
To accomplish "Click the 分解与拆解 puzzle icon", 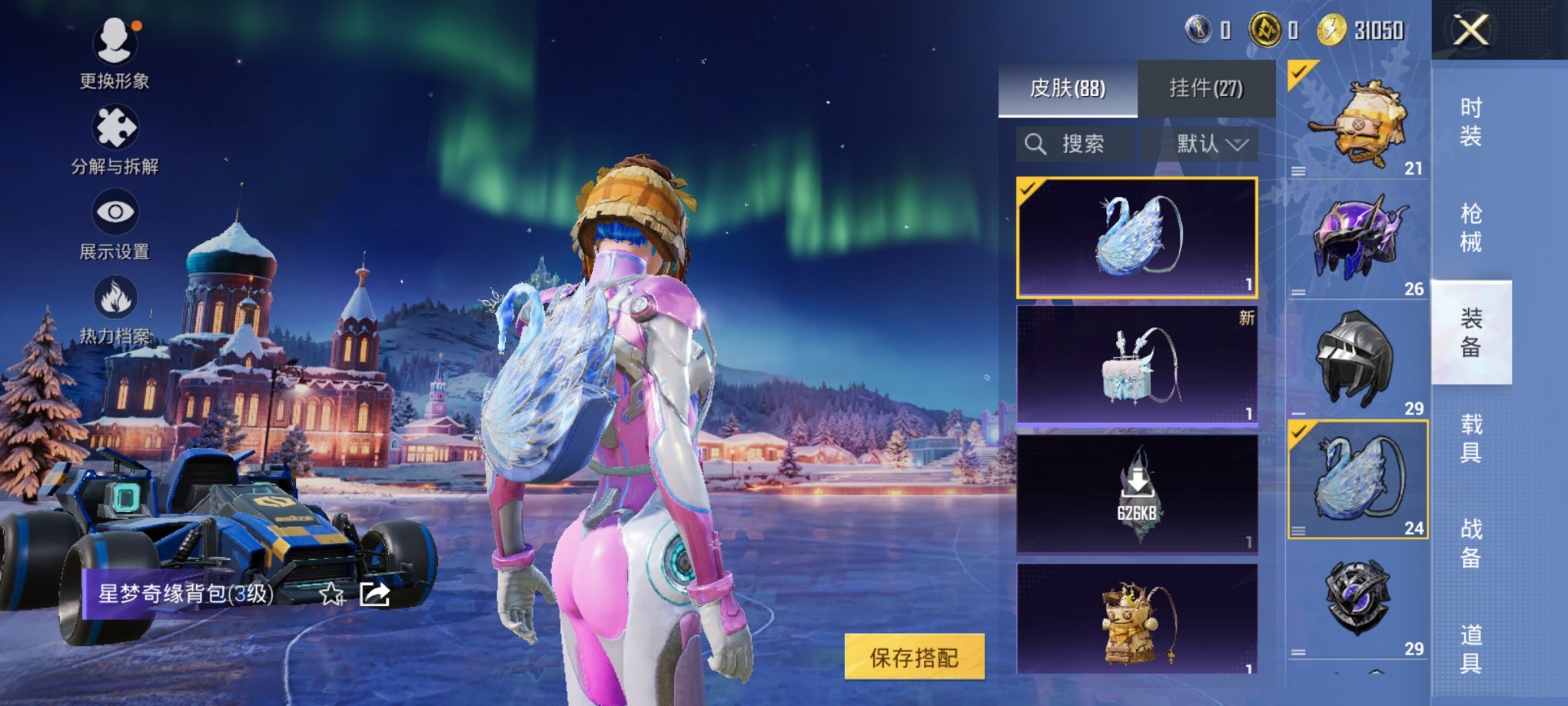I will (x=115, y=127).
